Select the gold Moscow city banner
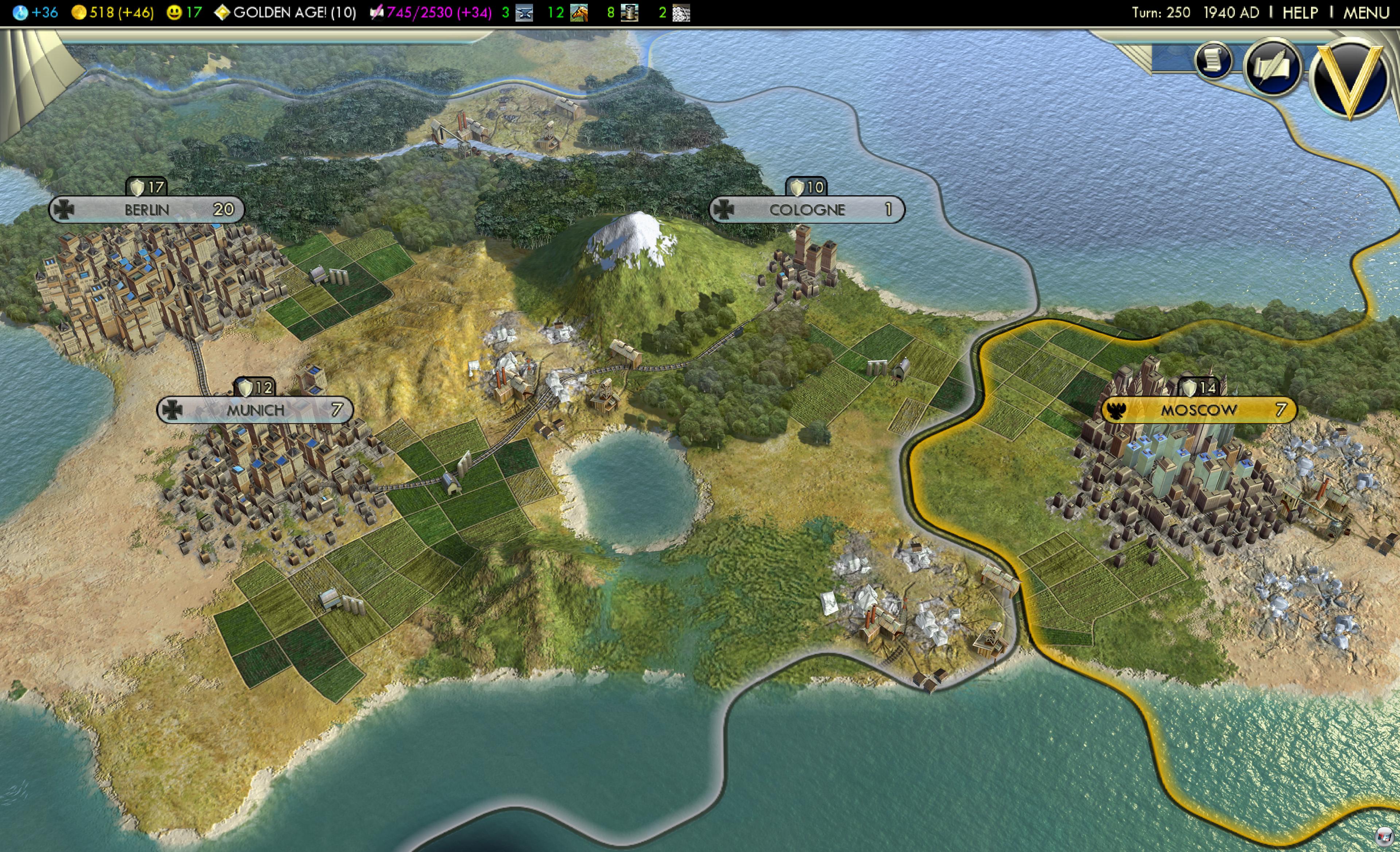 tap(1198, 409)
